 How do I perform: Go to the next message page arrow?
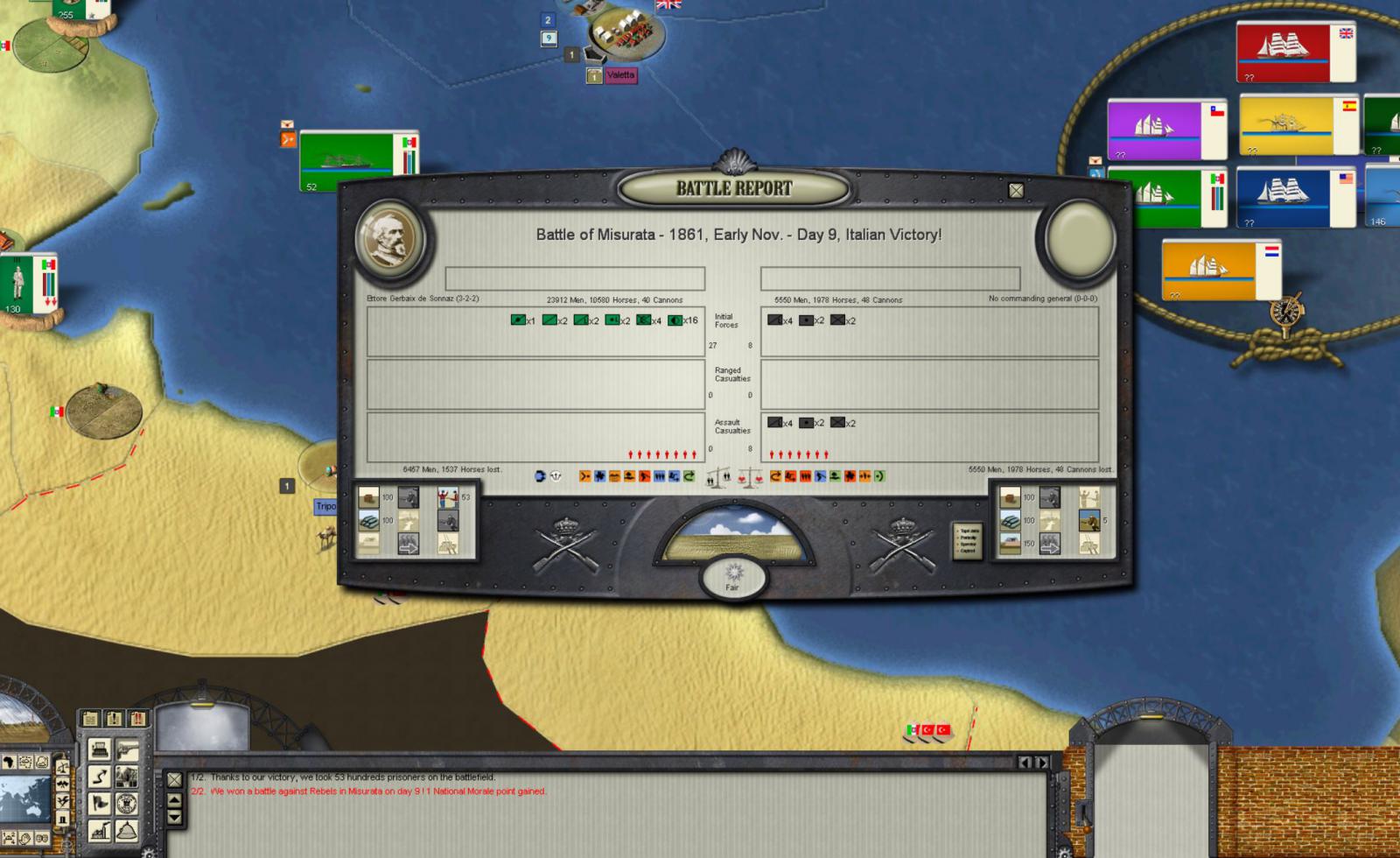1041,763
